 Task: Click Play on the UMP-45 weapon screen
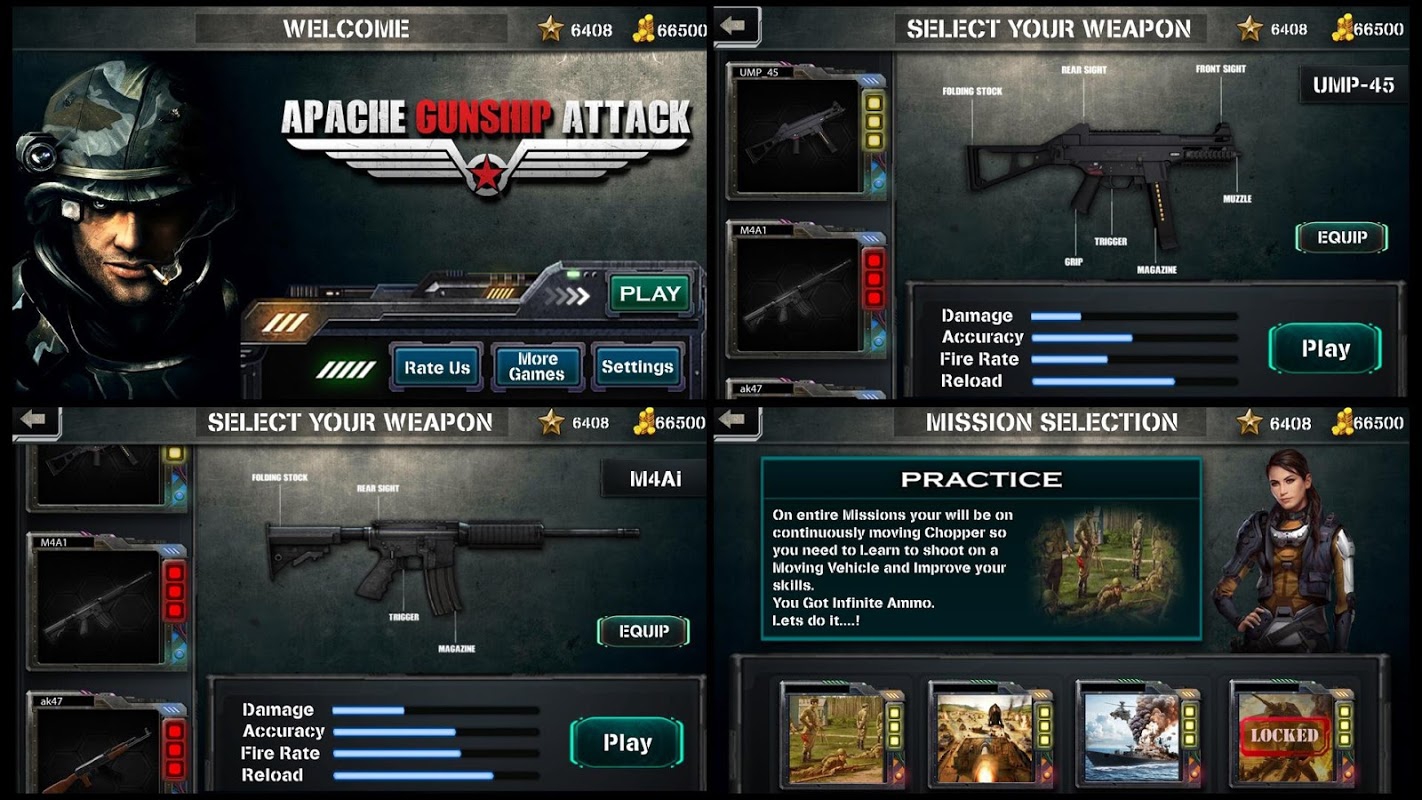(x=1325, y=349)
